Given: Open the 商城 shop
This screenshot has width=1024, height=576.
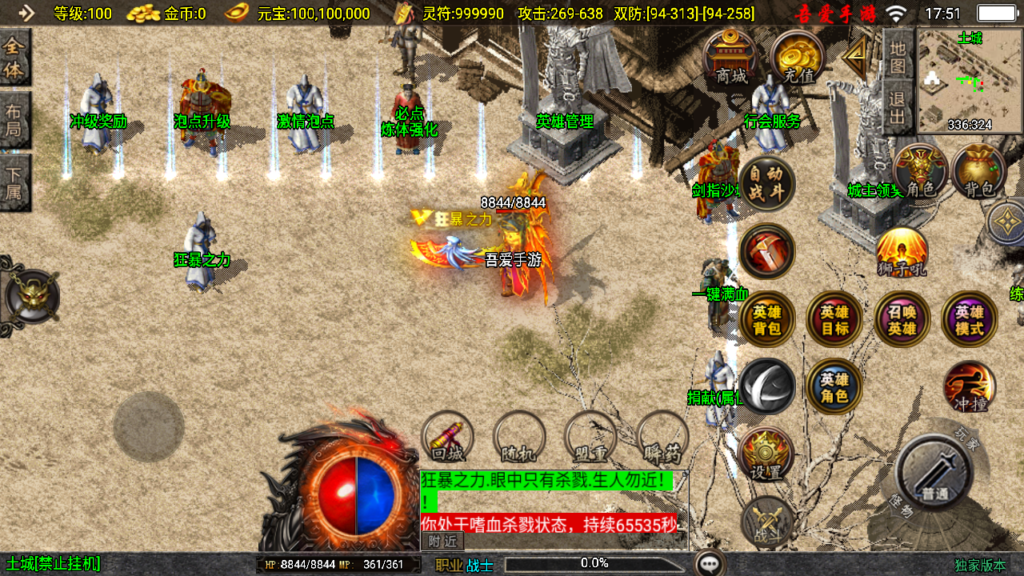Looking at the screenshot, I should pyautogui.click(x=730, y=59).
